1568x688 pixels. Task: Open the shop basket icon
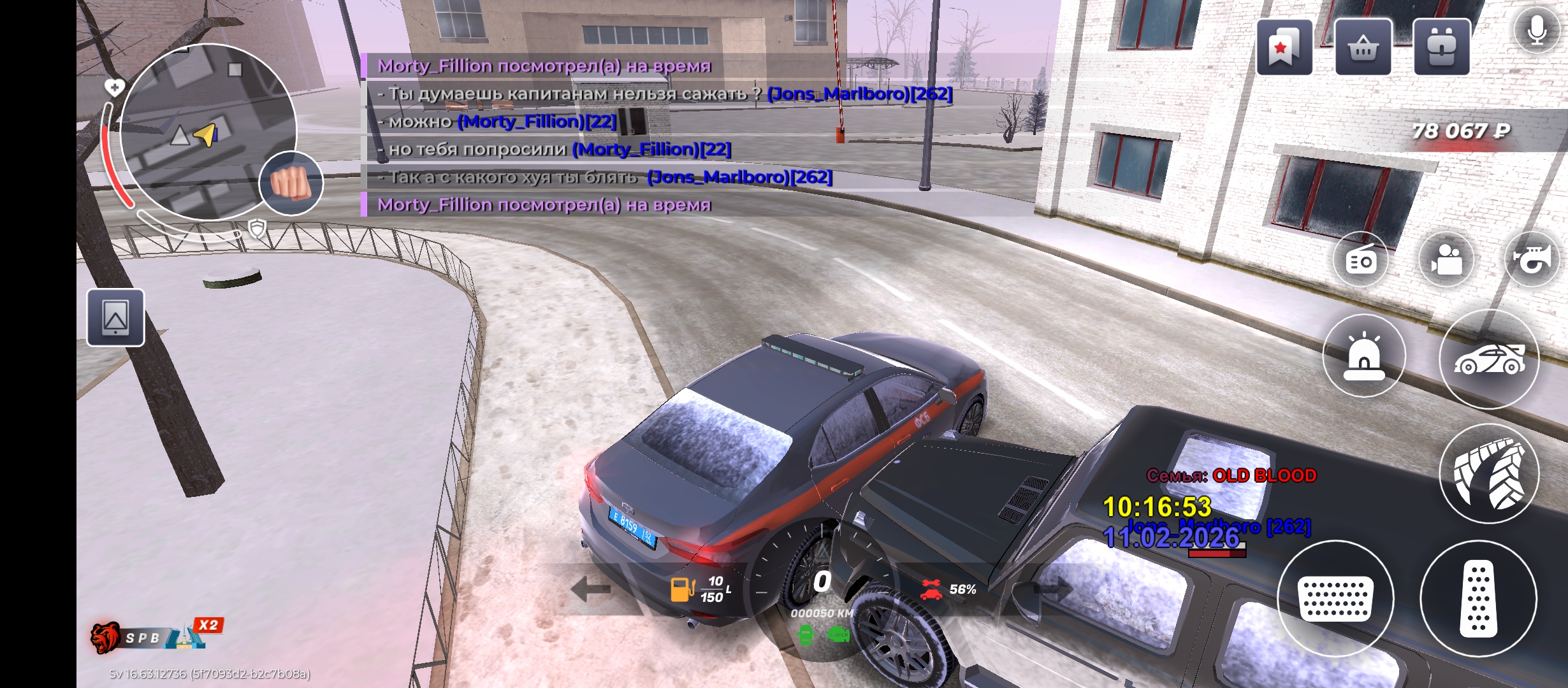[1363, 47]
